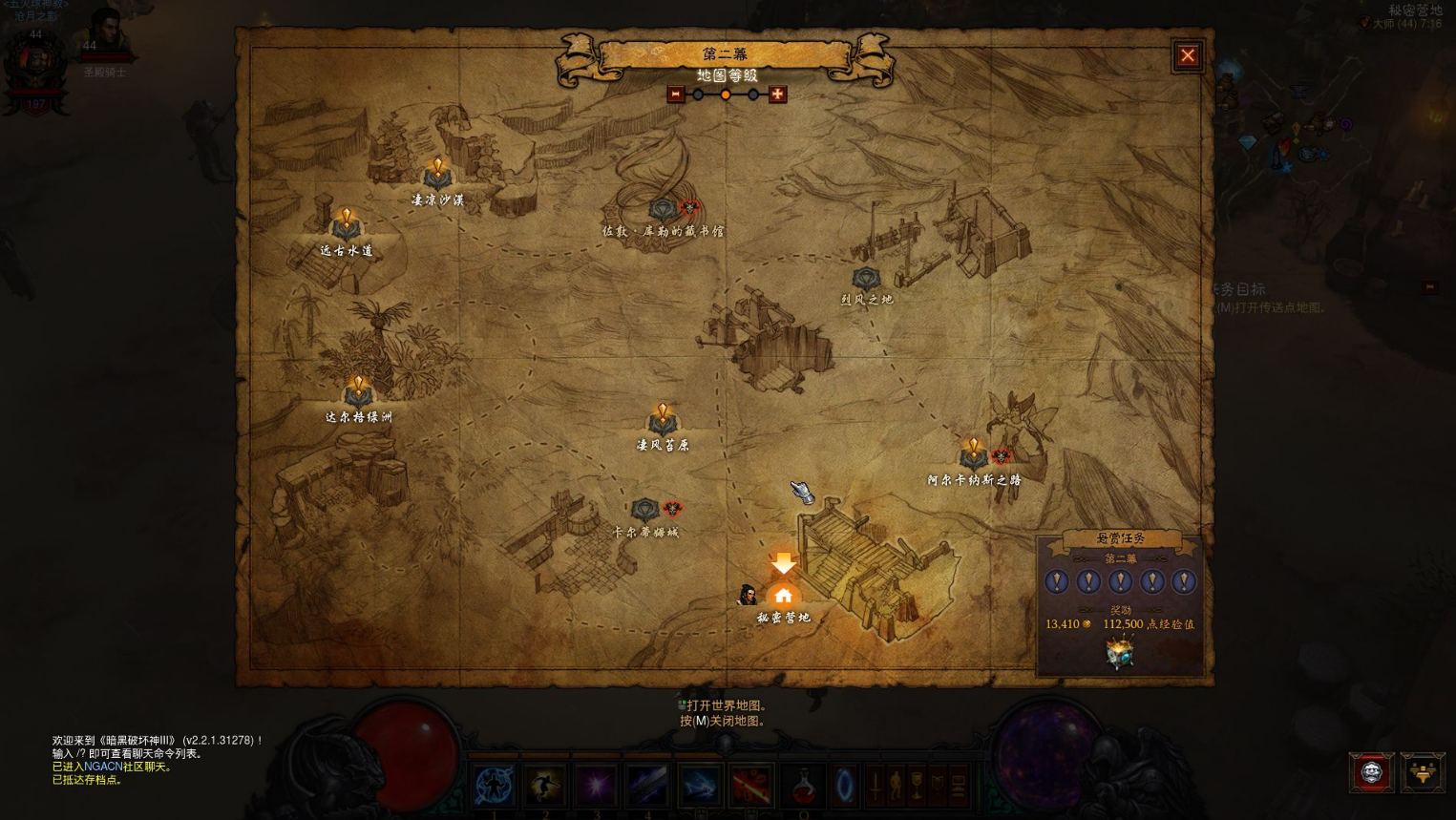Go to the 达尔格绿洲 waypoint
The width and height of the screenshot is (1456, 820).
tap(358, 391)
